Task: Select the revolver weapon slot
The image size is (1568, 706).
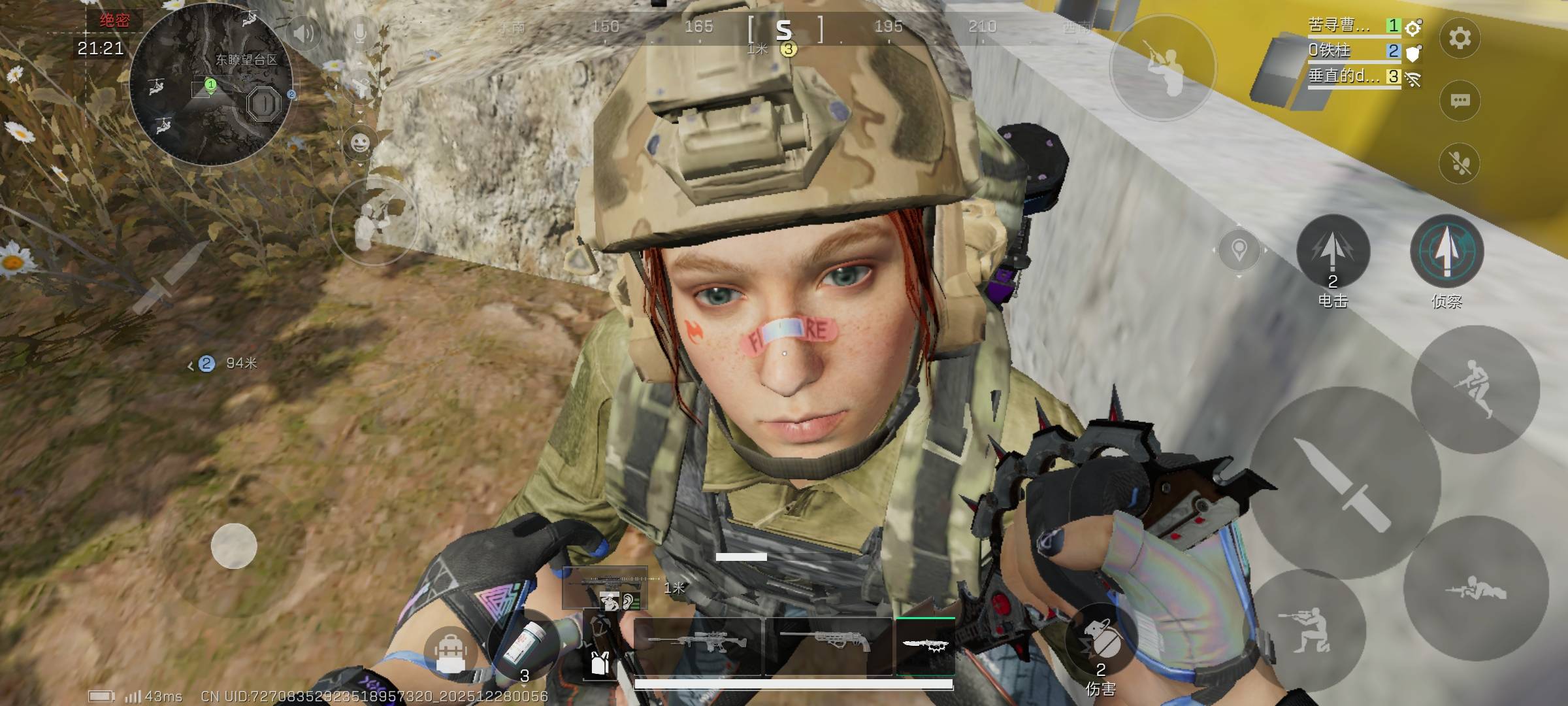Action: point(828,646)
